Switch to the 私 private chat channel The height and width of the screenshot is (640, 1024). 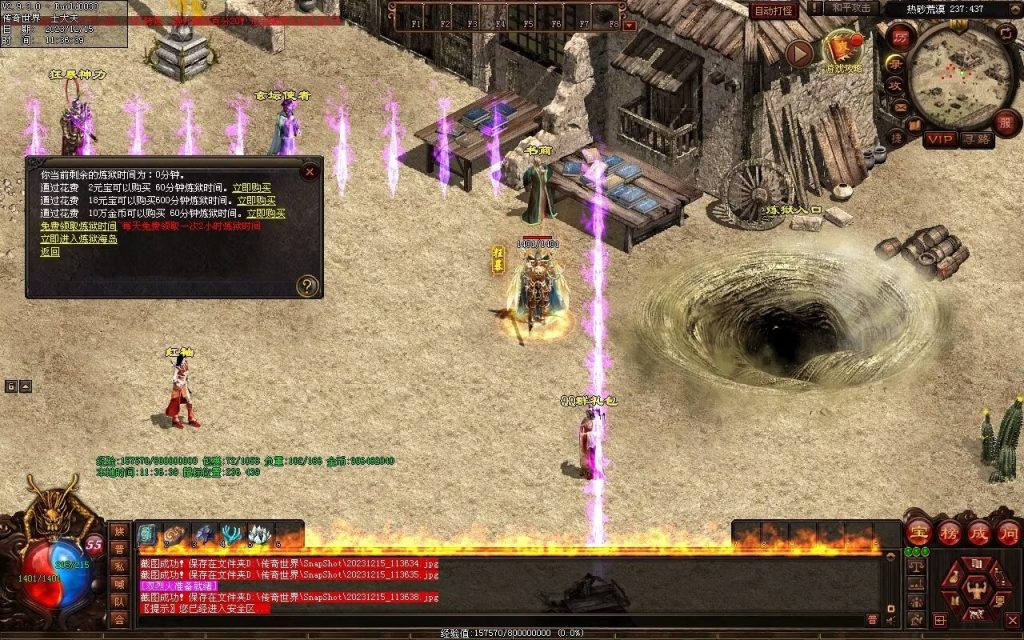tap(119, 567)
